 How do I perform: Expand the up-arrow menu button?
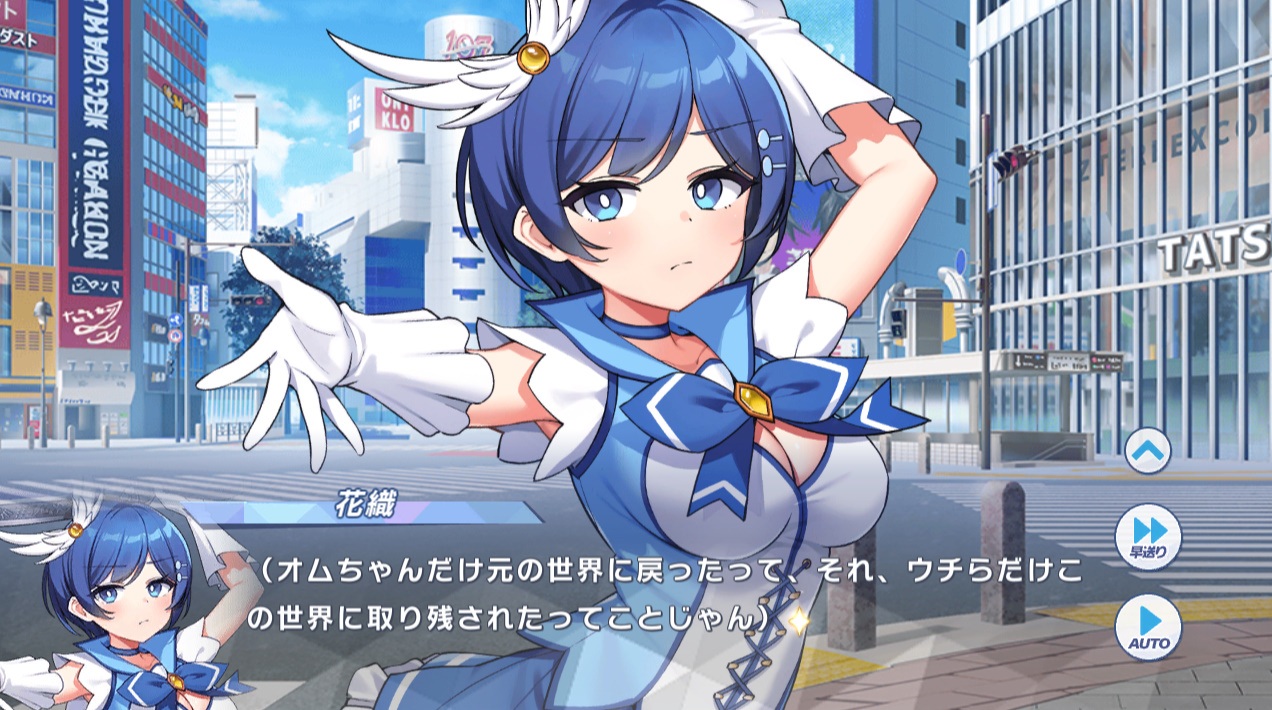[1147, 451]
